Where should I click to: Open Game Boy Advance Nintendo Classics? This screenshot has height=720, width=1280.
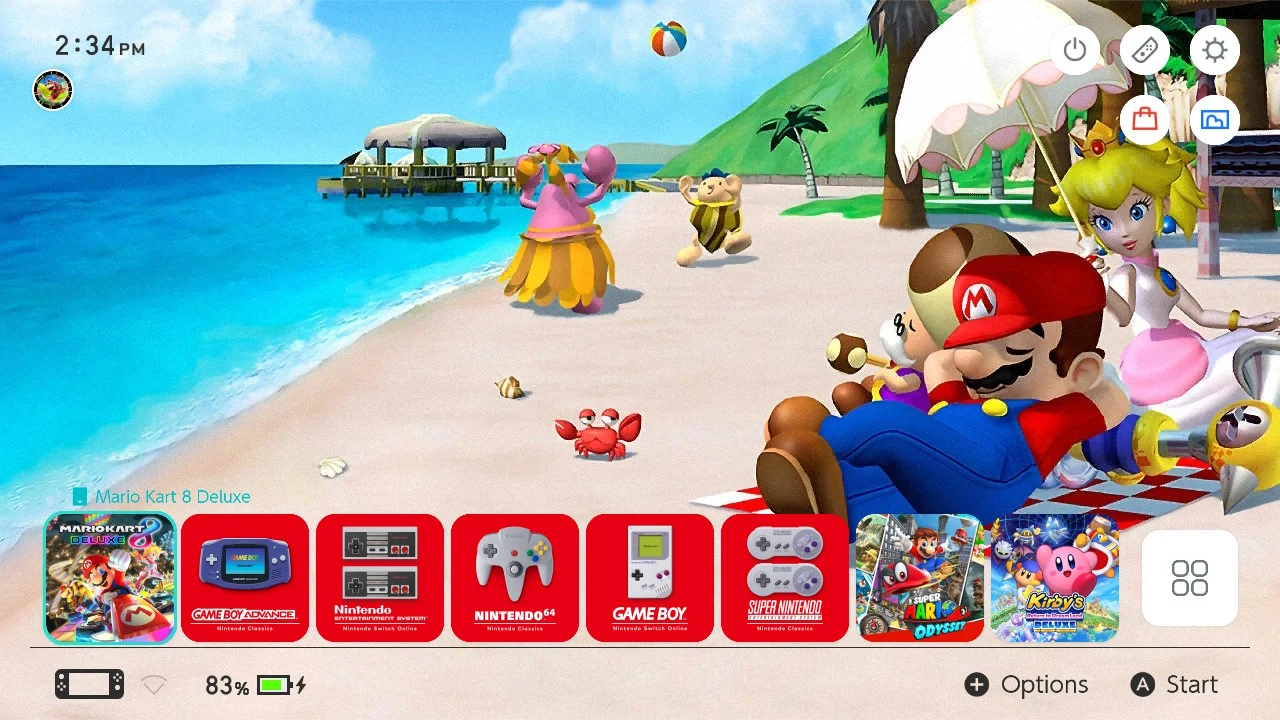pyautogui.click(x=245, y=578)
